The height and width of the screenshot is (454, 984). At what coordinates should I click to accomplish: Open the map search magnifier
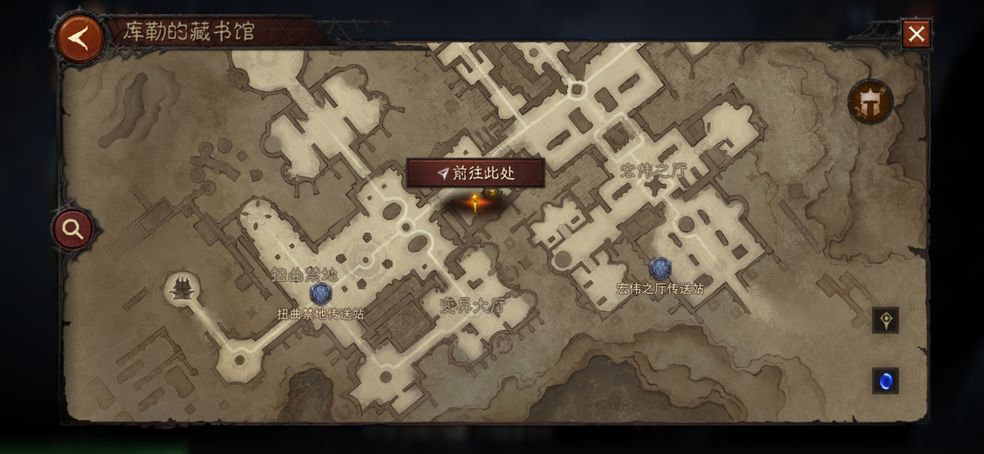coord(73,229)
